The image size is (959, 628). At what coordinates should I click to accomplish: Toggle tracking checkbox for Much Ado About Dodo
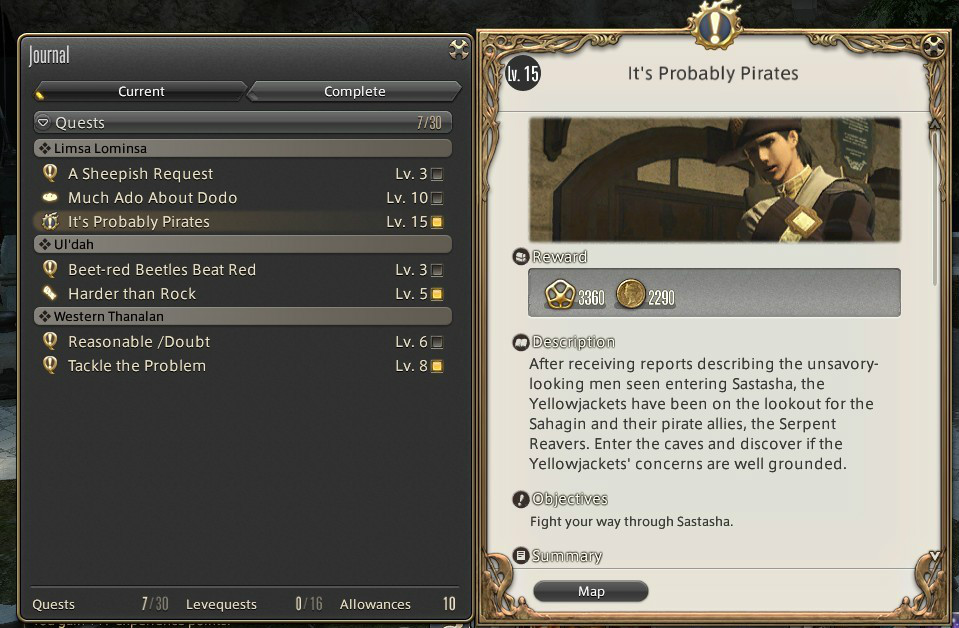(x=437, y=198)
